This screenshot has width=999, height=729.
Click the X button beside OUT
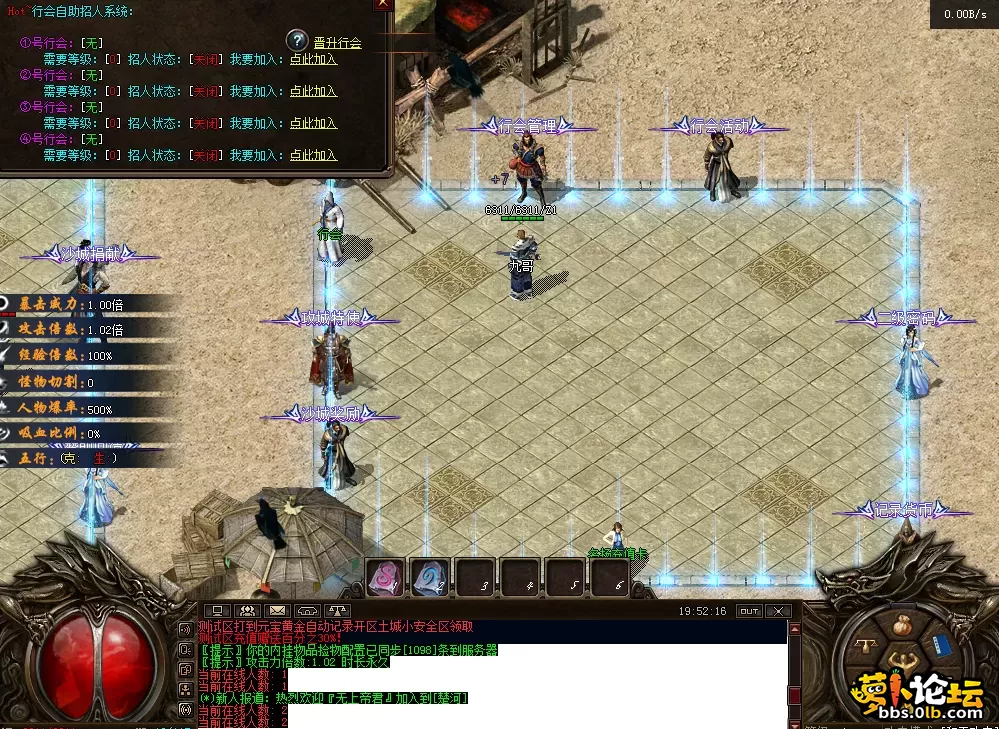(x=781, y=610)
